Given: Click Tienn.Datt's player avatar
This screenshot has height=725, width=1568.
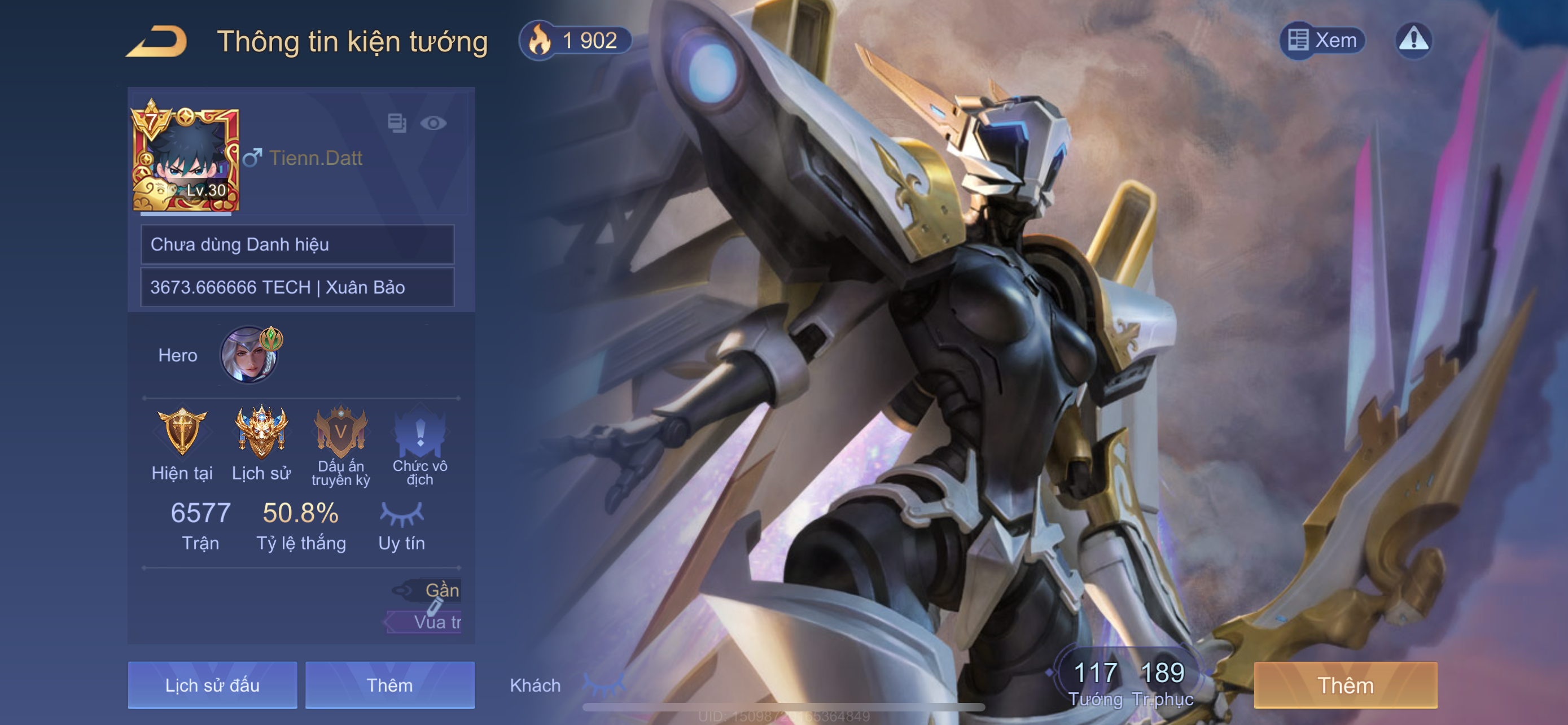Looking at the screenshot, I should point(186,159).
